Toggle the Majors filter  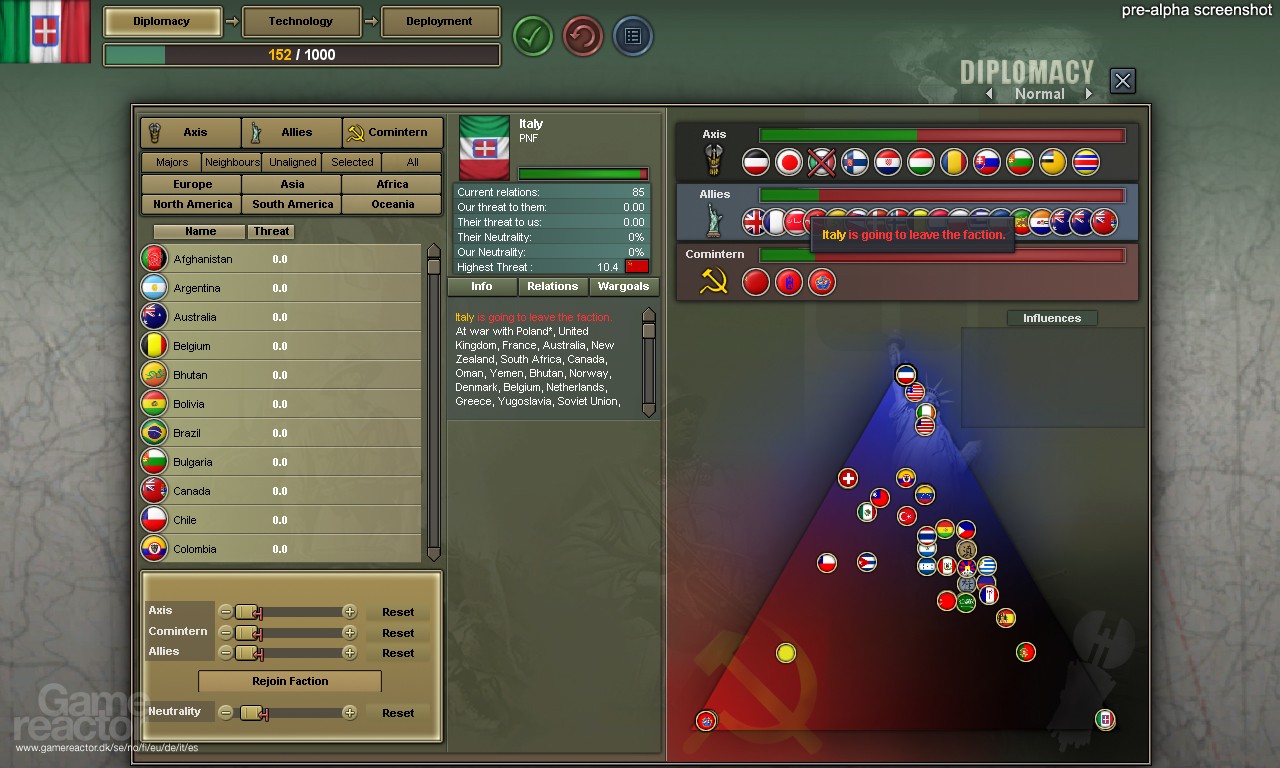pyautogui.click(x=170, y=162)
